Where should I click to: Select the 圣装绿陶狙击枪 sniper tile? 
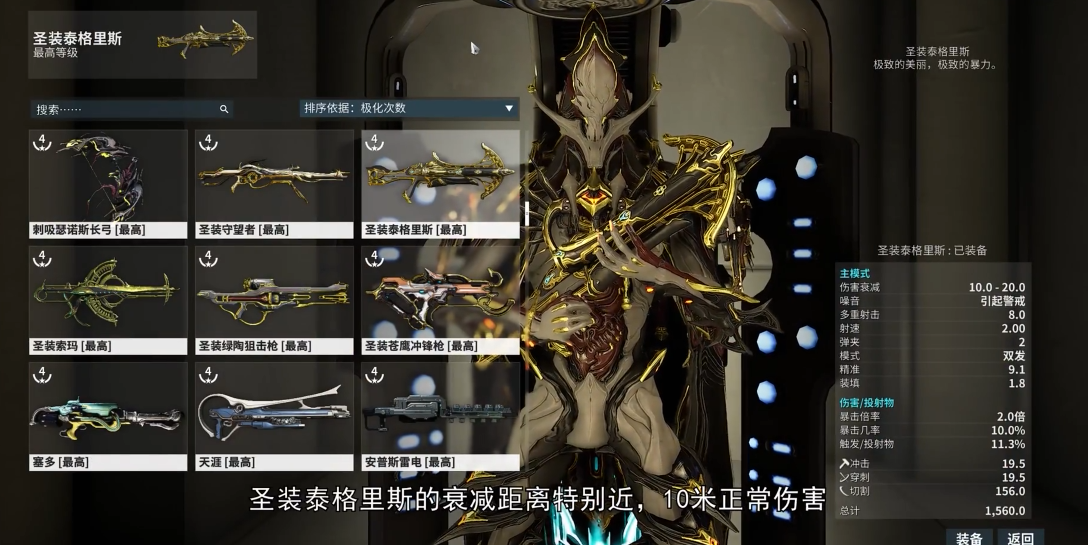coord(274,299)
